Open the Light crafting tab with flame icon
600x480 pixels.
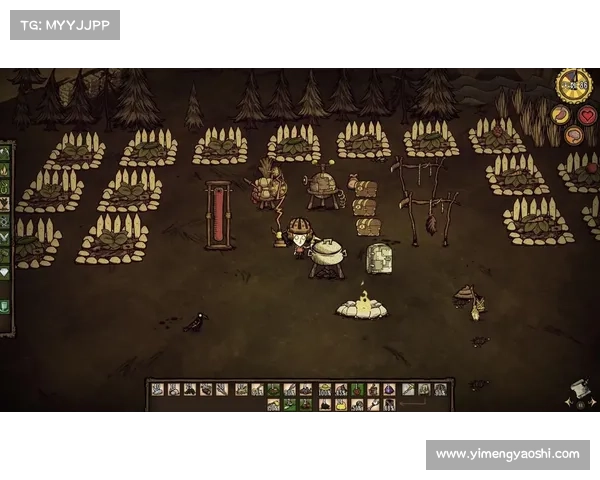pos(5,169)
